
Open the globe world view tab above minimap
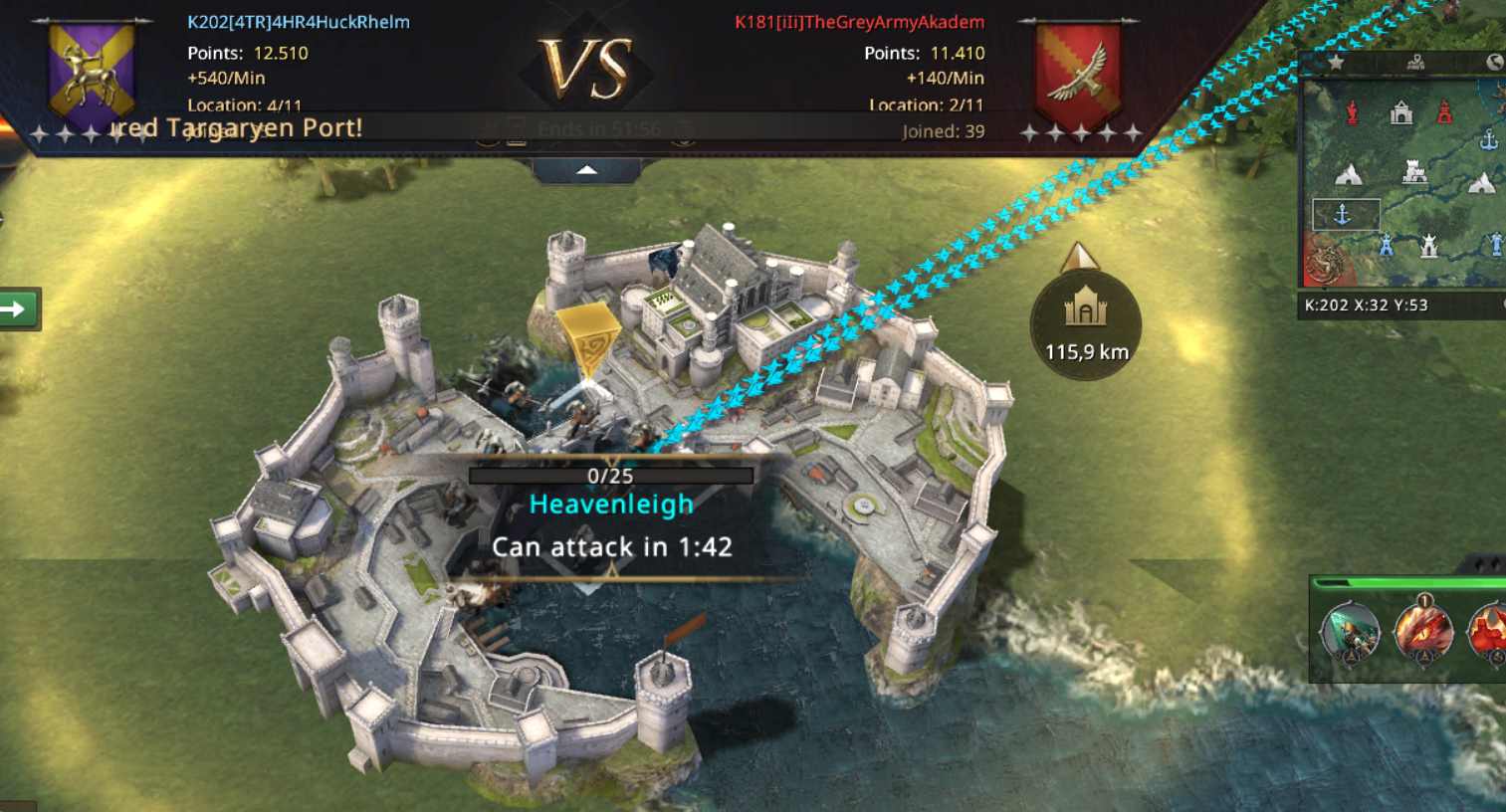point(1493,63)
